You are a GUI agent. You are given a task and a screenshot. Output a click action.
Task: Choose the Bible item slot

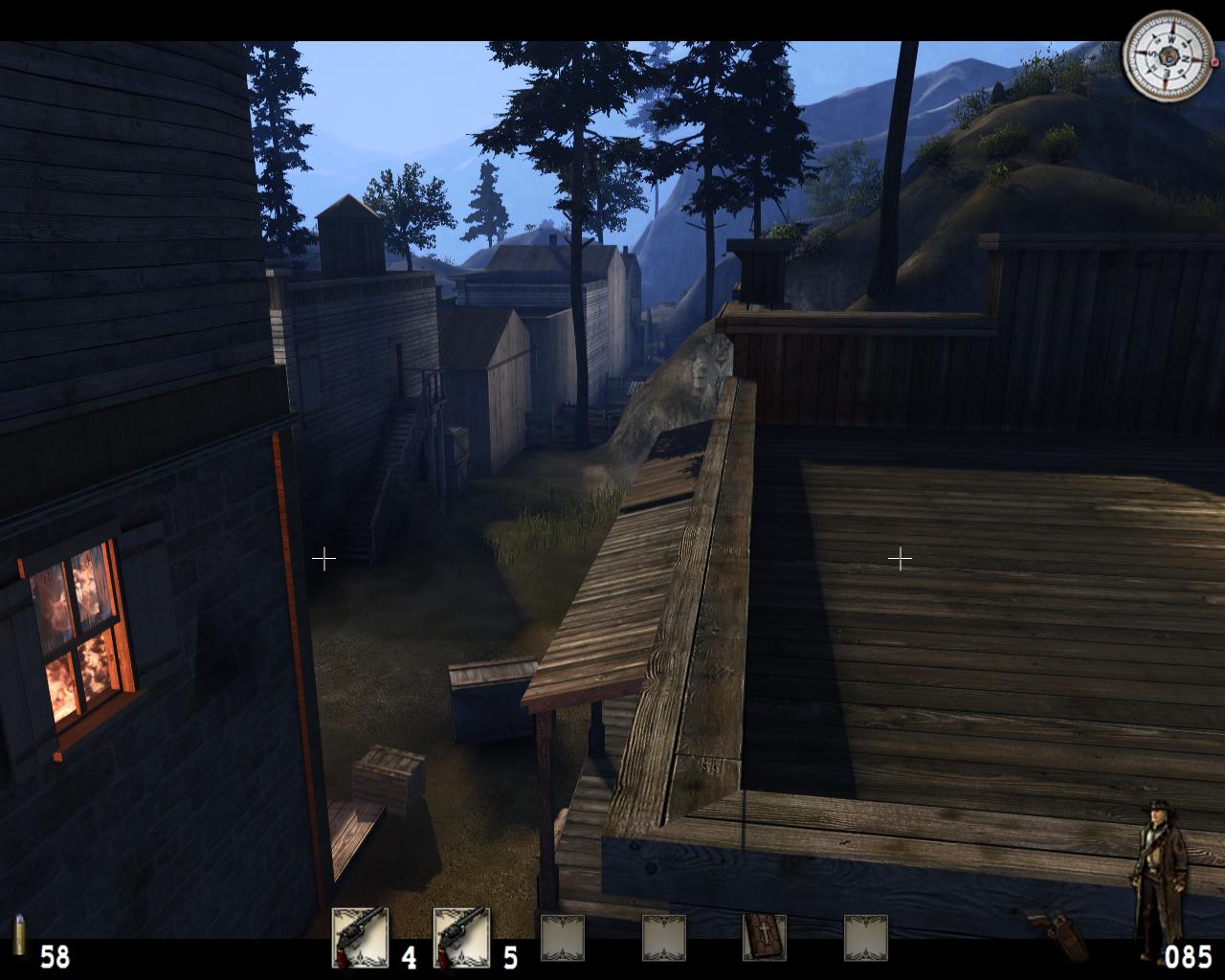(765, 937)
